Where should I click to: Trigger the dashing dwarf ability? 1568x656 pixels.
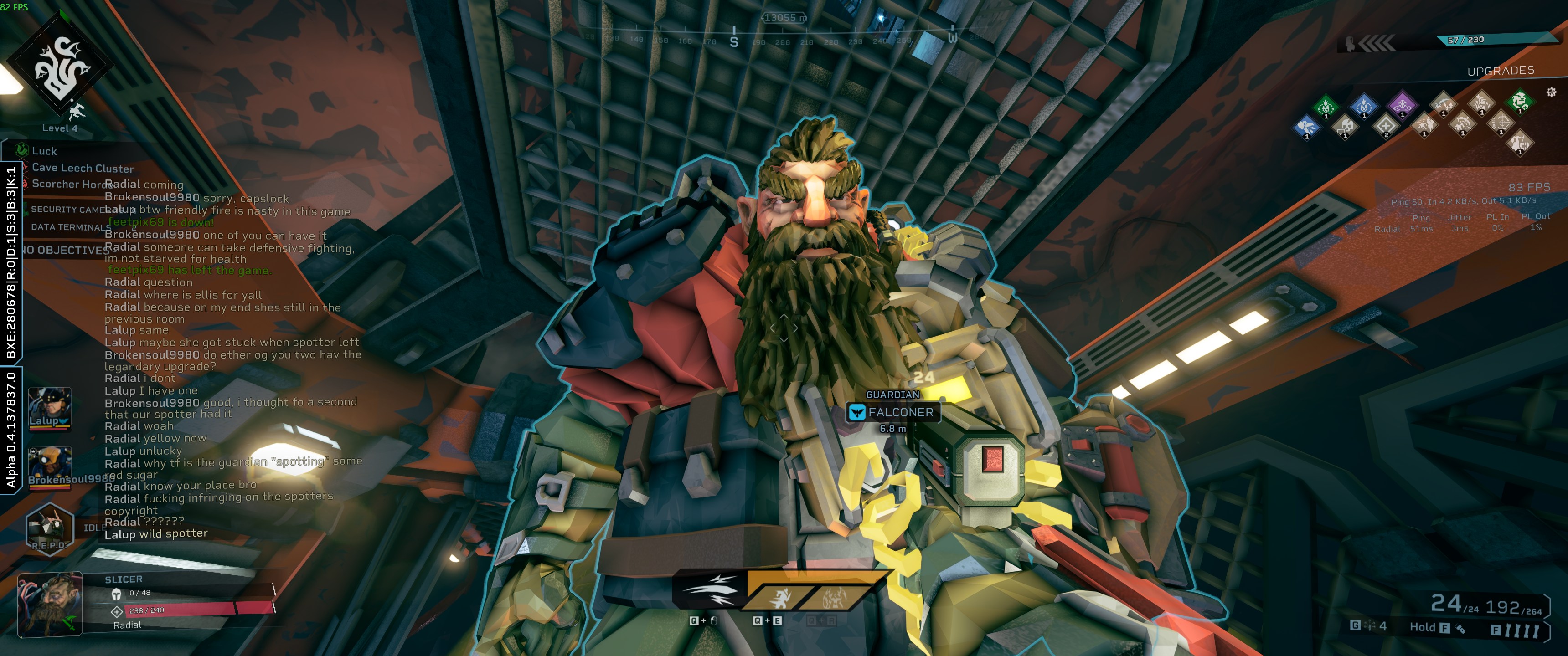pos(779,597)
